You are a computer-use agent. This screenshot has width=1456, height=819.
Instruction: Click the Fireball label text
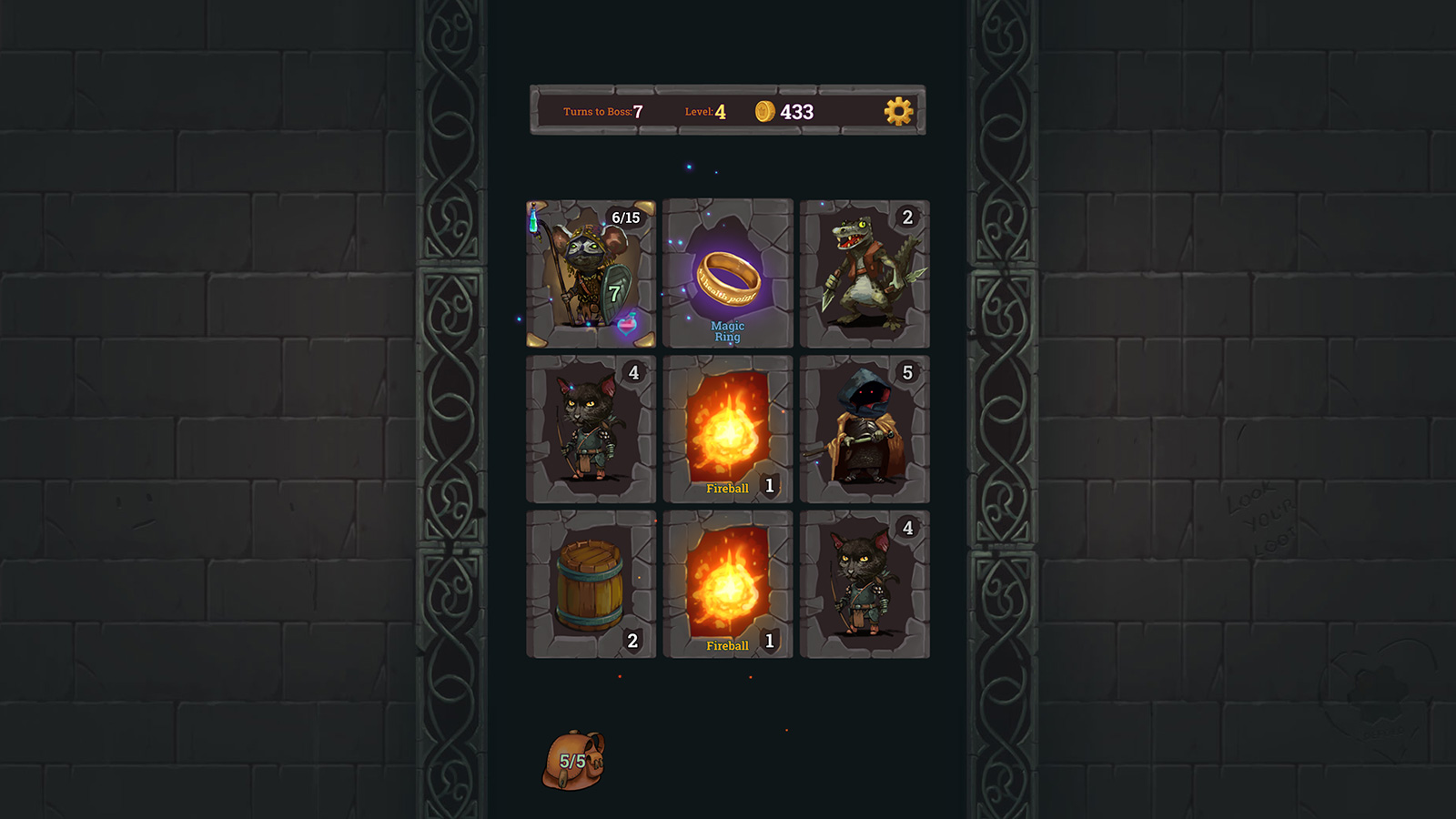coord(725,489)
